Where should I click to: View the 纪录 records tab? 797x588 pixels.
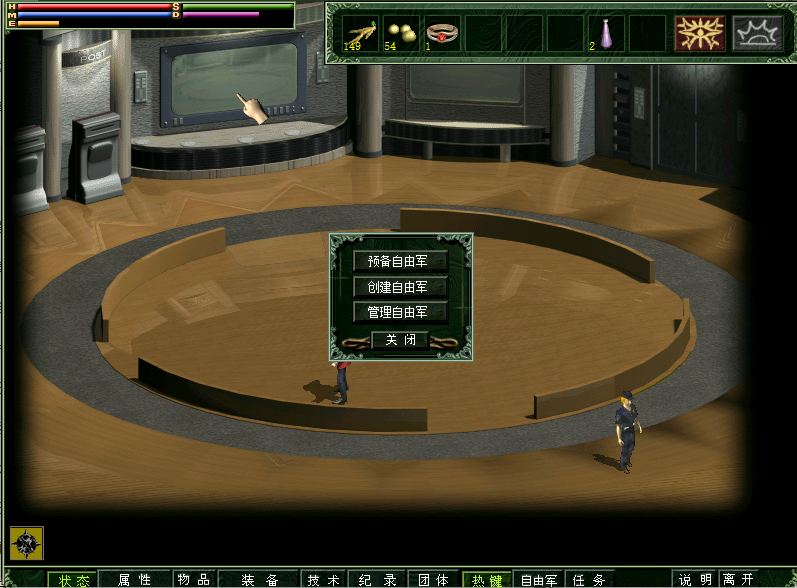pyautogui.click(x=379, y=580)
